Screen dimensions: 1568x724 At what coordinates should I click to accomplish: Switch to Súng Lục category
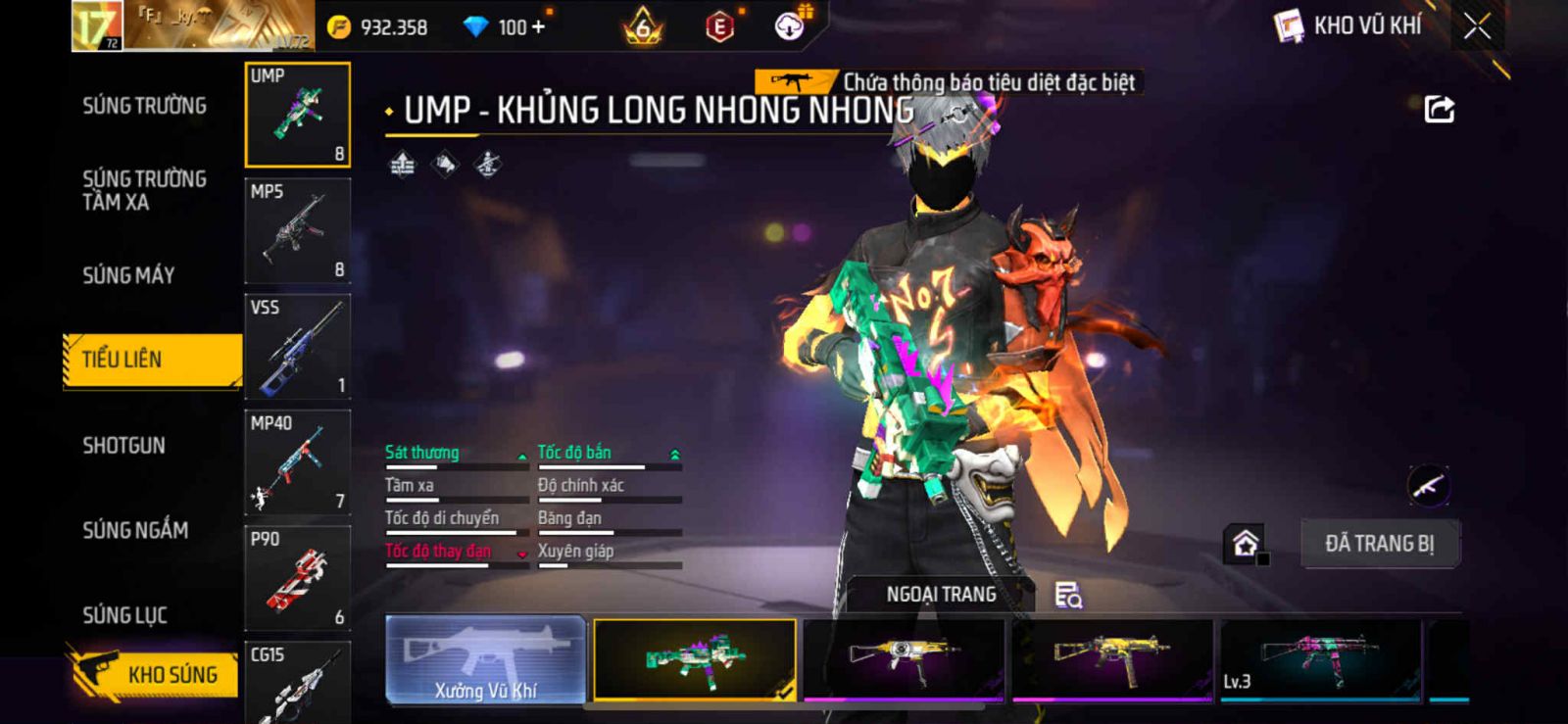click(124, 615)
